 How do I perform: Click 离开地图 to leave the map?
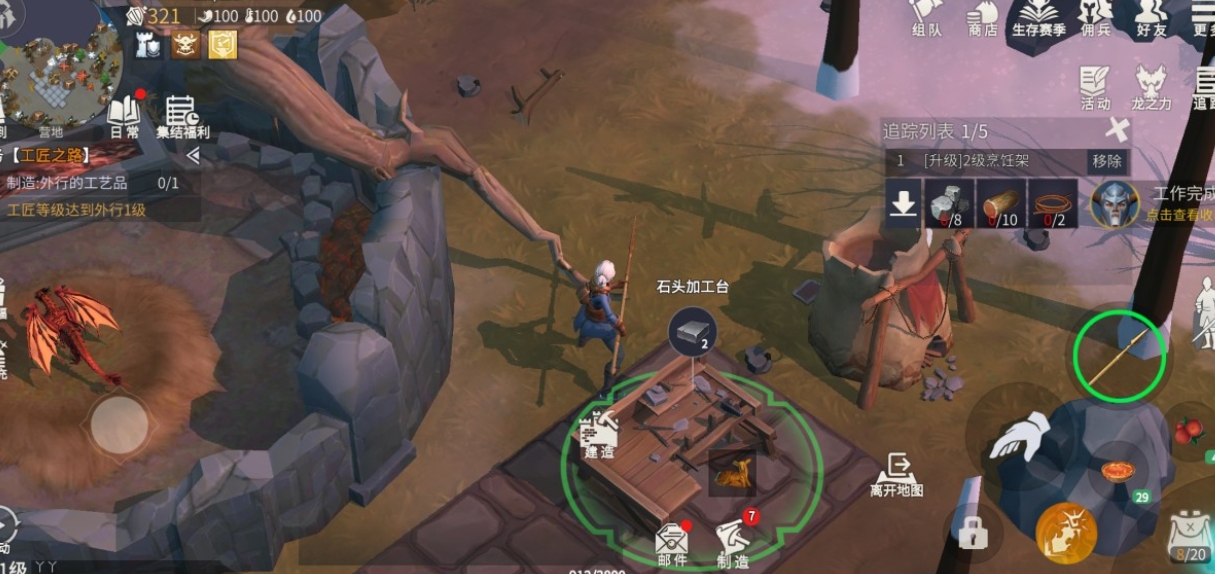[896, 474]
